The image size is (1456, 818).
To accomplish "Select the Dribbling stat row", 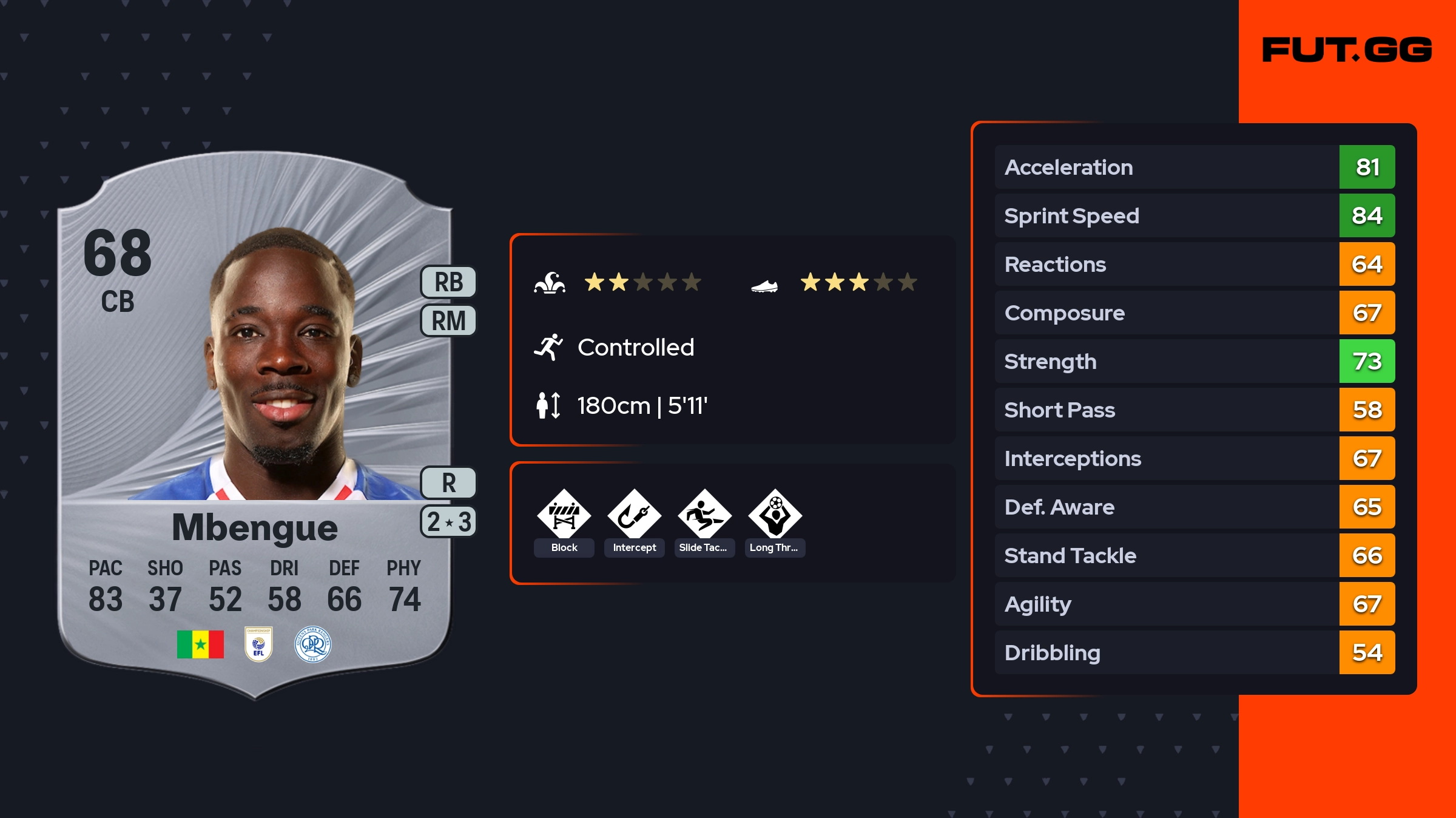I will [x=1194, y=653].
